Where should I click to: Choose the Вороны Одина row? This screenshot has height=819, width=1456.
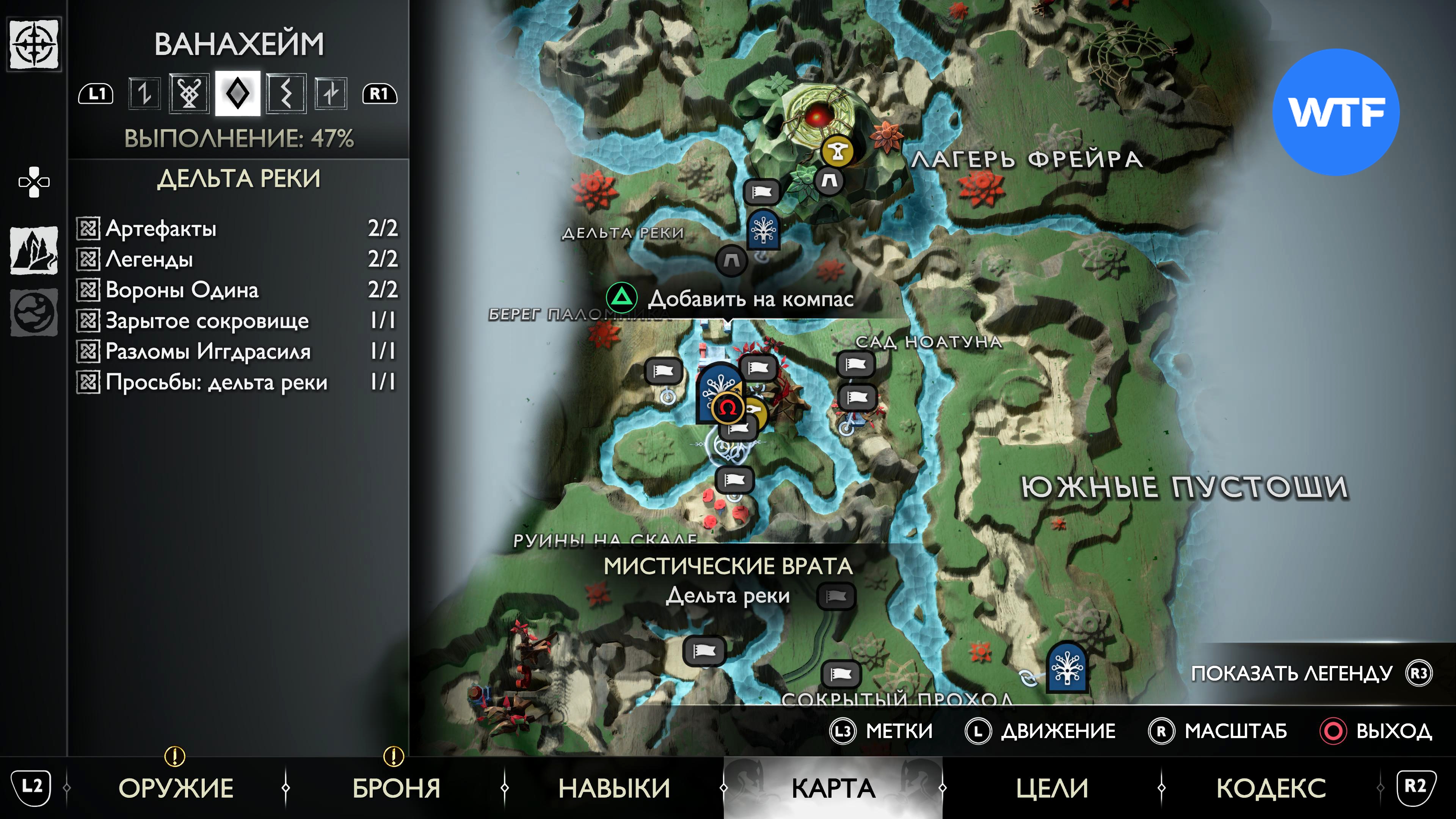(237, 290)
